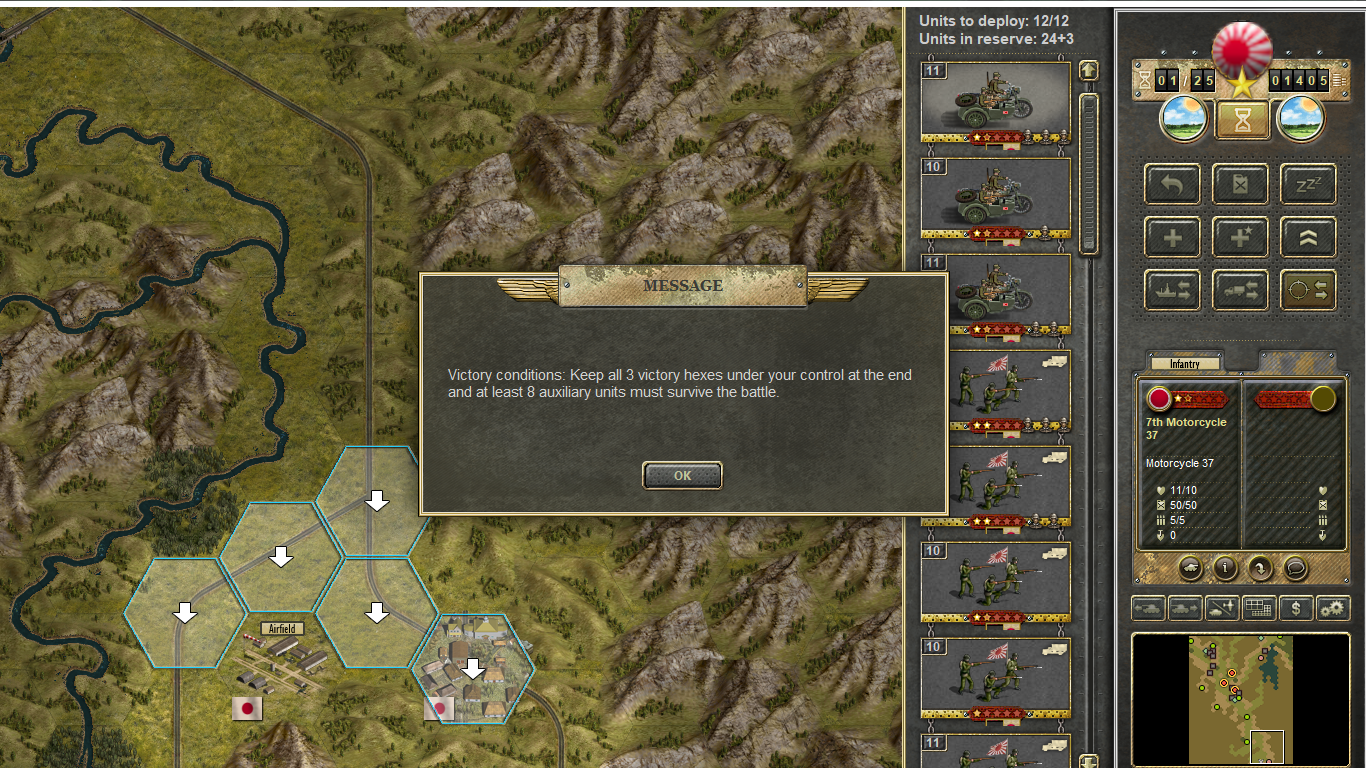Order elite replacements with the plus-star button

pos(1240,238)
